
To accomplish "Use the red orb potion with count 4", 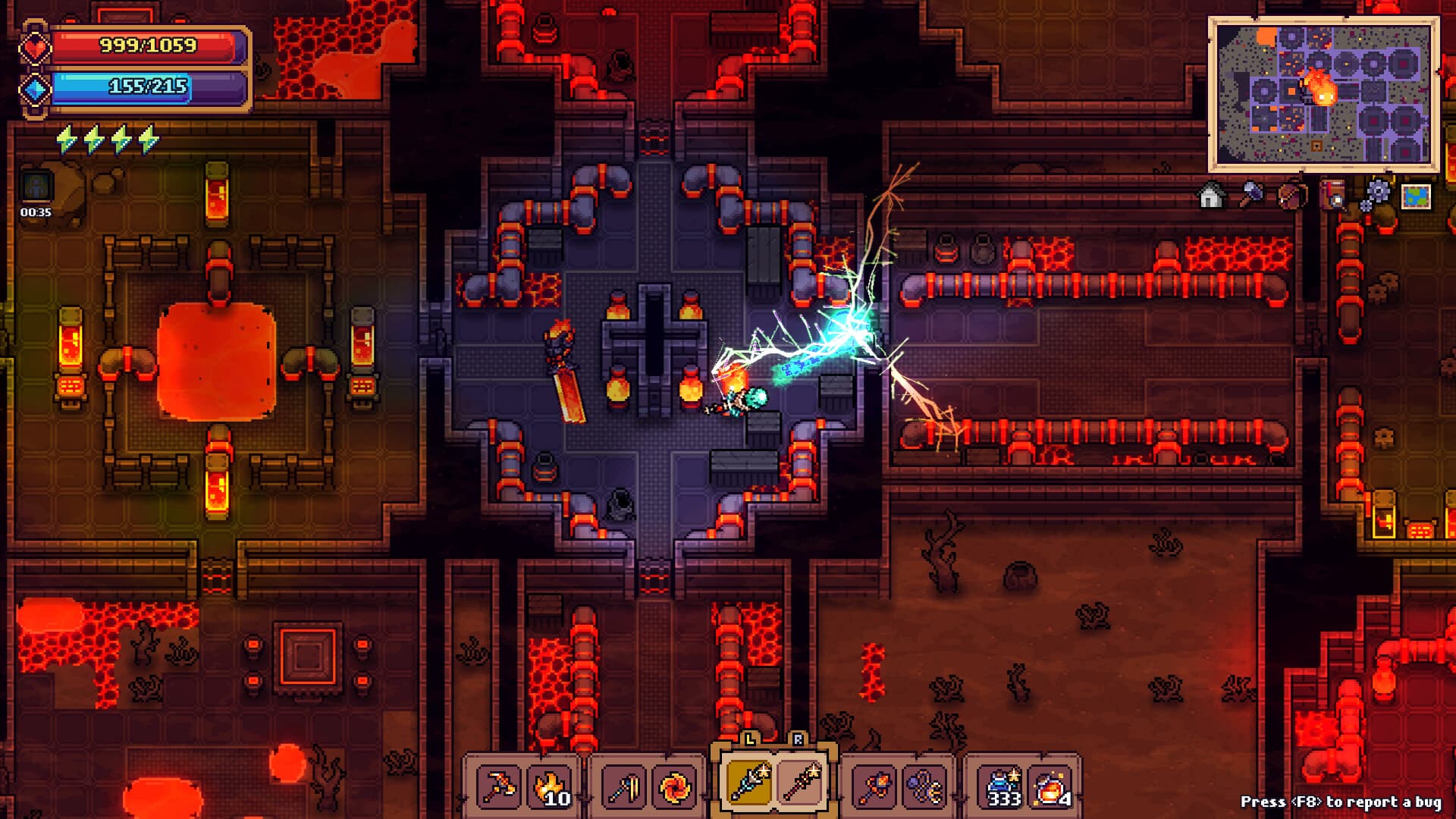I will [x=1054, y=786].
